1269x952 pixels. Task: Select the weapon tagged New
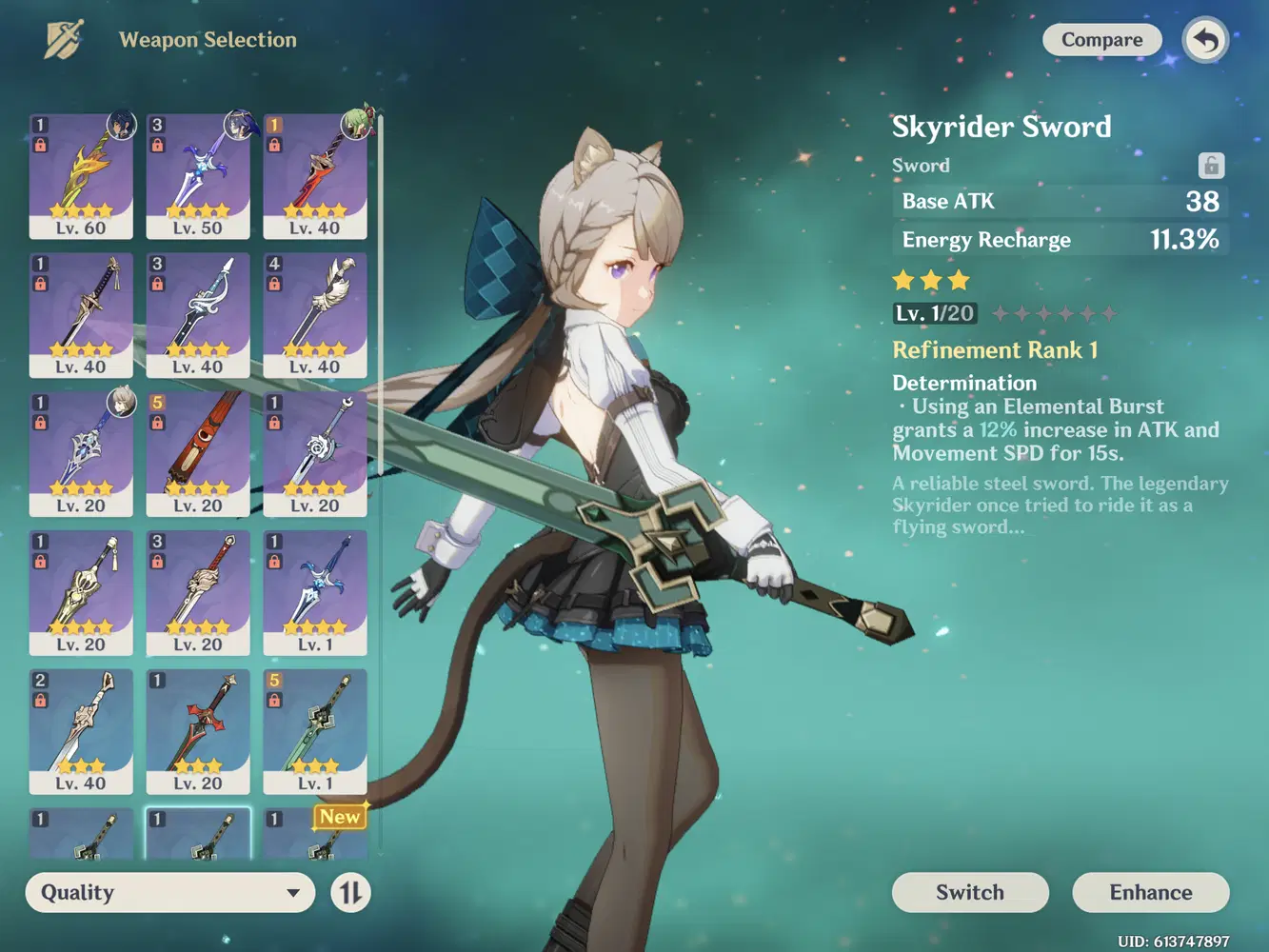pos(315,834)
